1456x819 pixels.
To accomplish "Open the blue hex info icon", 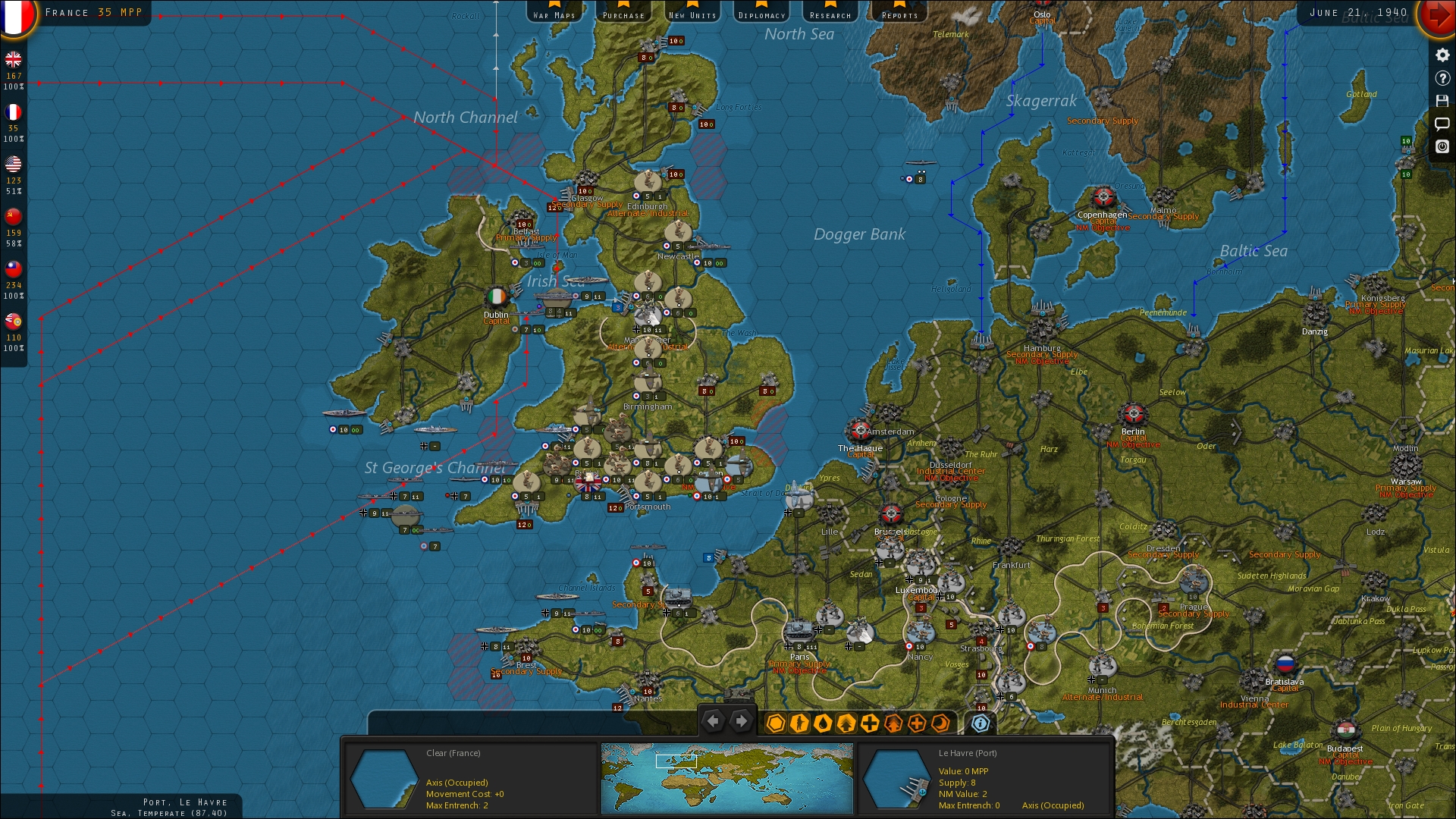I will click(981, 724).
